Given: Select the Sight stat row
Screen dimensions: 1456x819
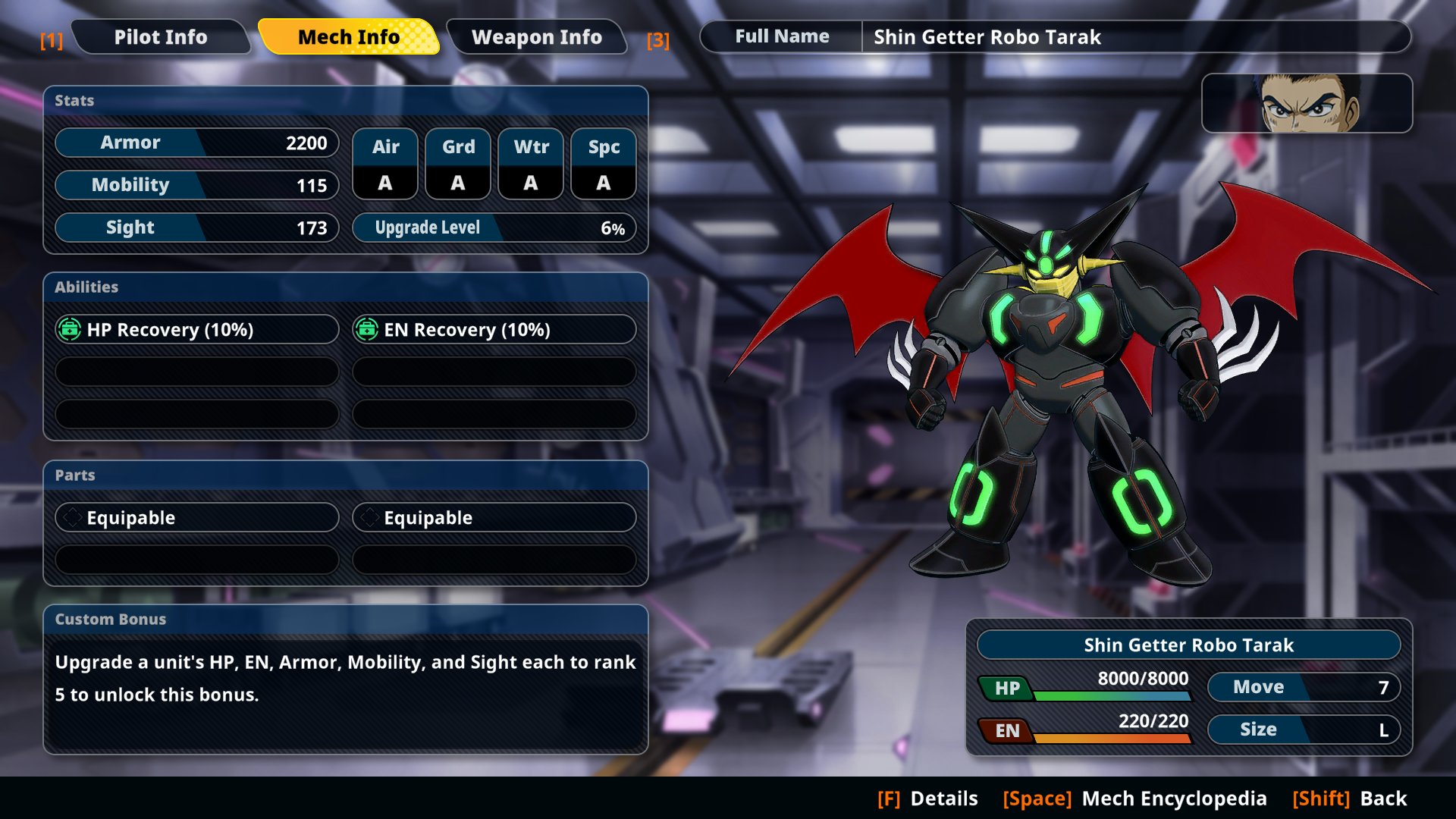Looking at the screenshot, I should tap(196, 227).
